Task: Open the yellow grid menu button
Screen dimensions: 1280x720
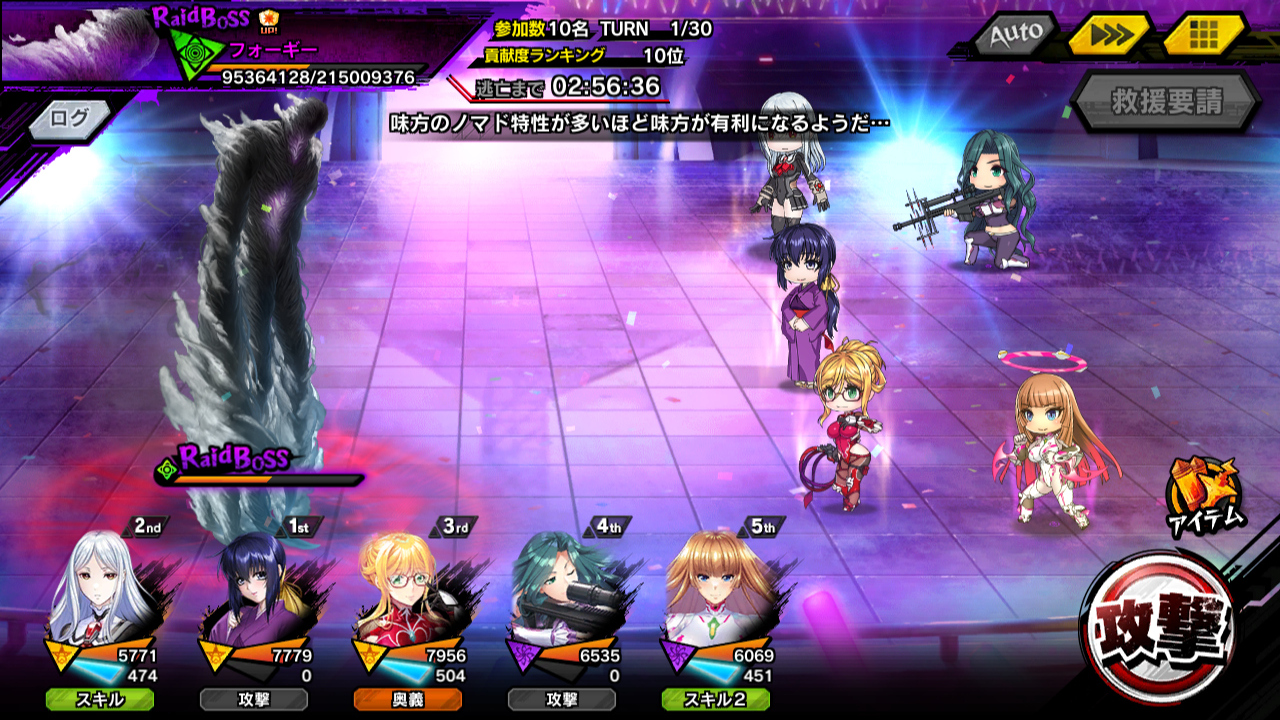Action: click(x=1203, y=36)
